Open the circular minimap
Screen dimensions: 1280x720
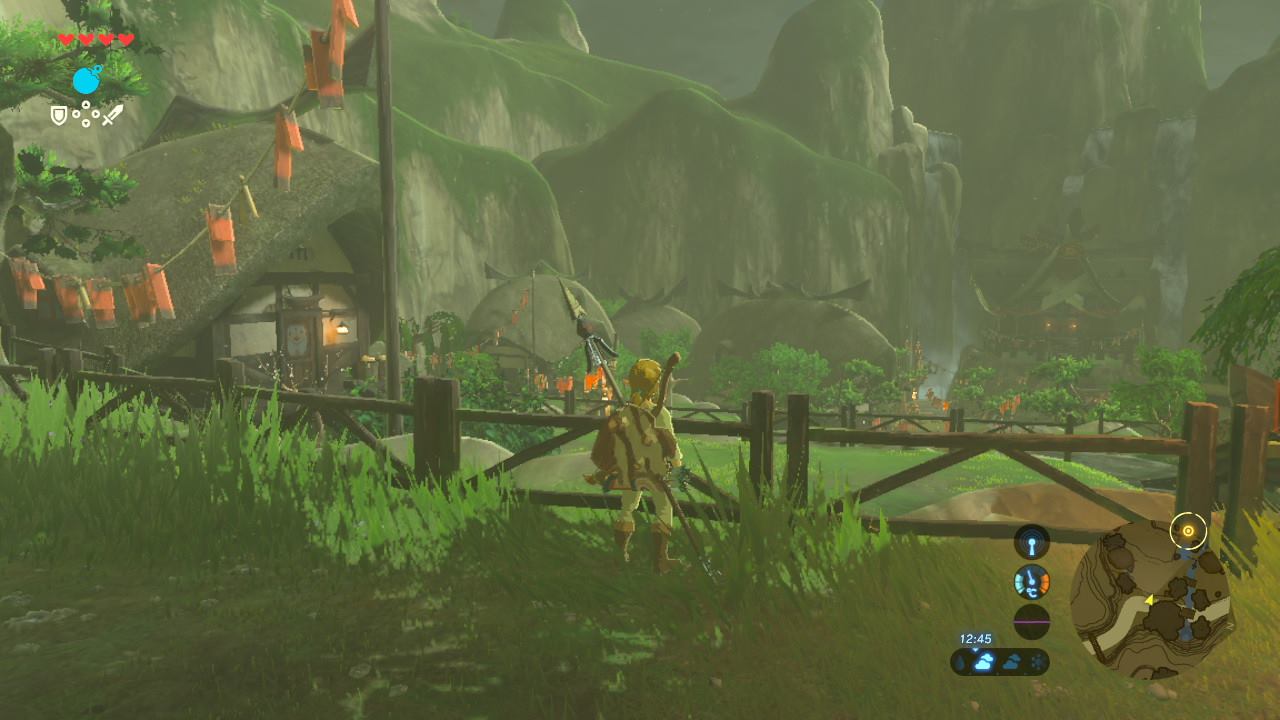[x=1150, y=598]
